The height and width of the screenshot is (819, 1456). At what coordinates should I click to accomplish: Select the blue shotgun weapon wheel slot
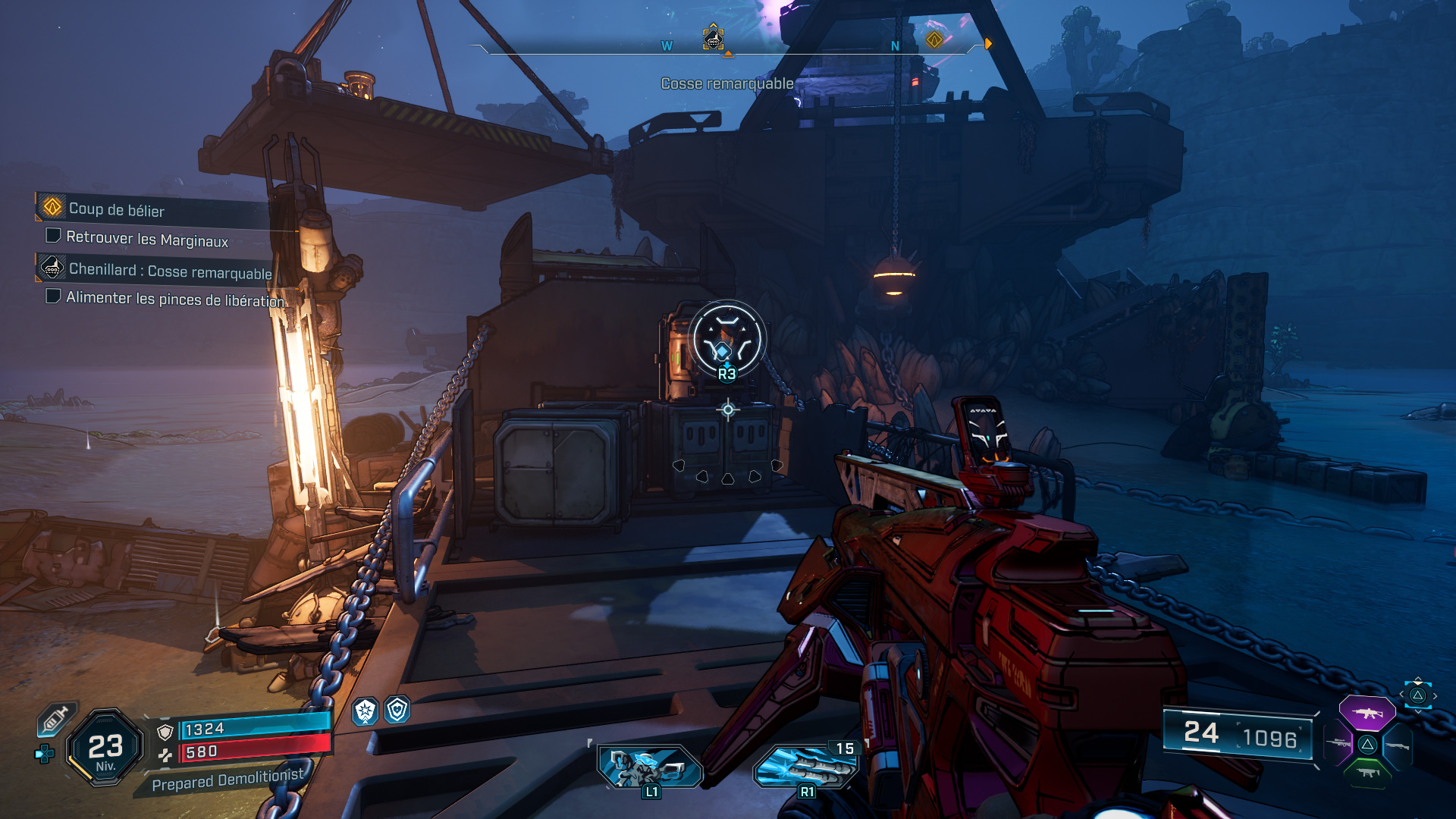[1398, 746]
